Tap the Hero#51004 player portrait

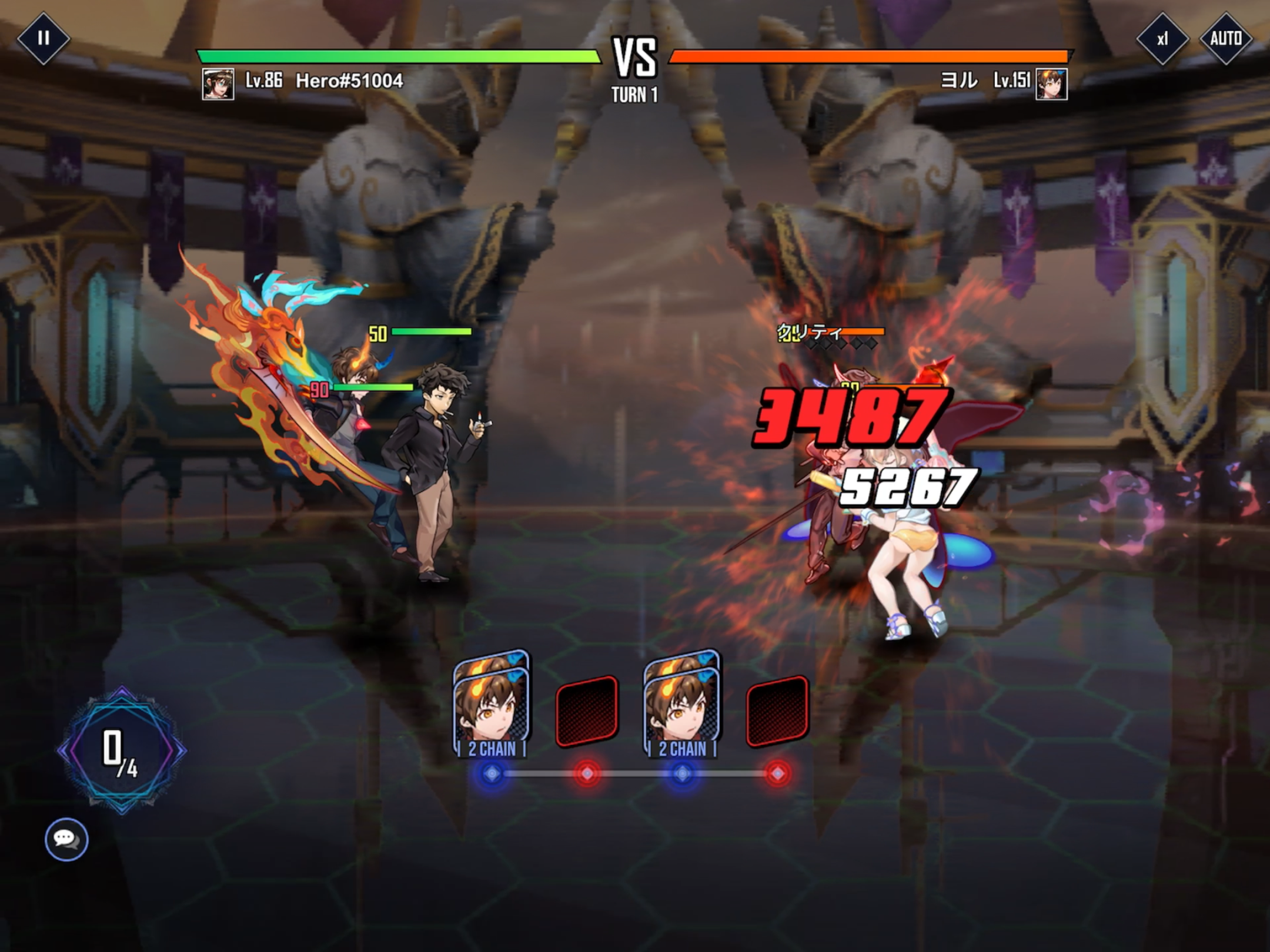[x=218, y=84]
